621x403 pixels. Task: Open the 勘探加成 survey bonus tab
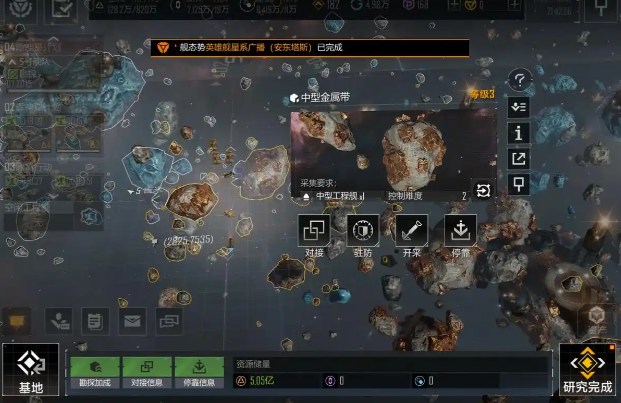pyautogui.click(x=95, y=372)
